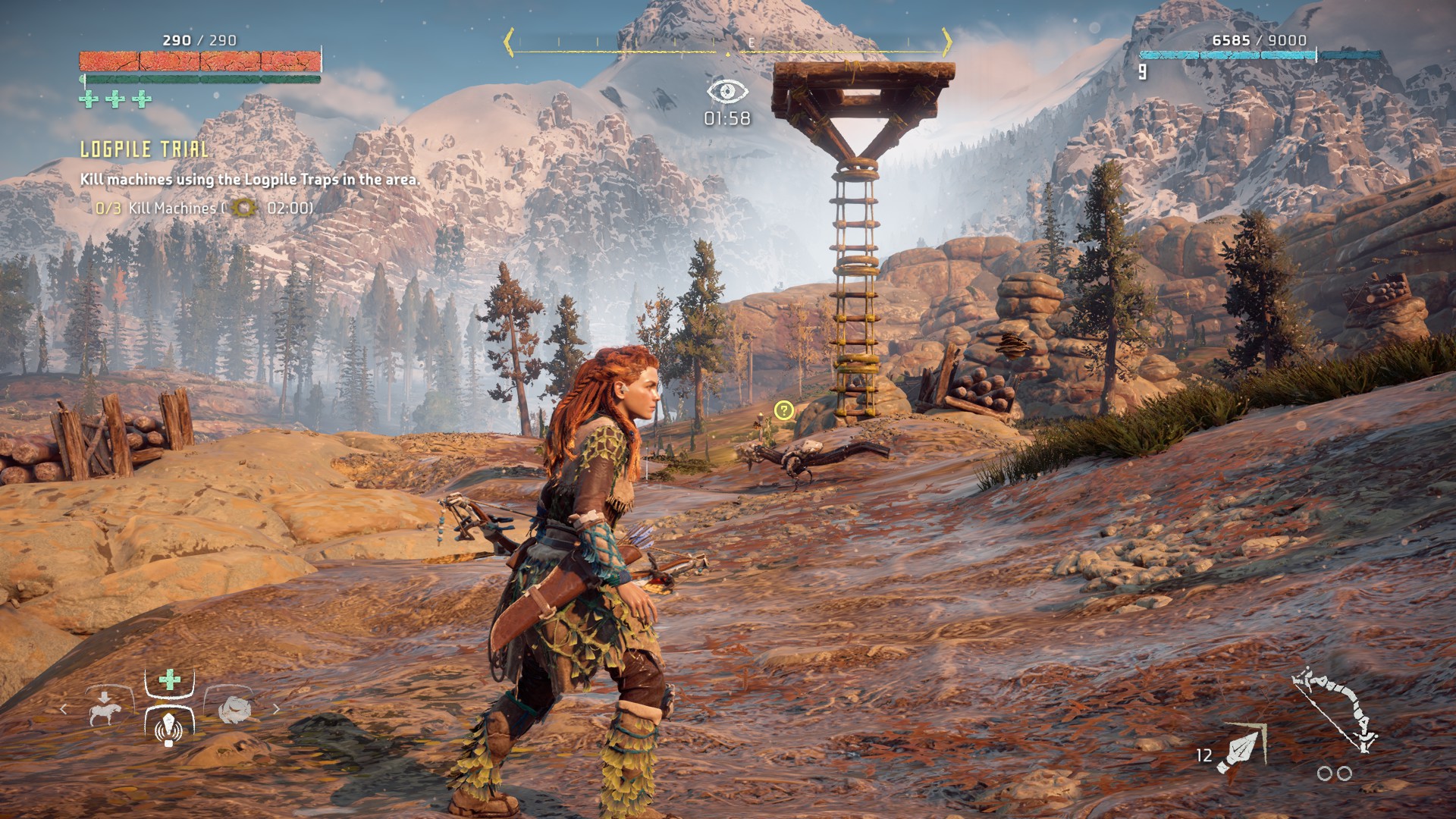
Task: Click the compass bar heading strip
Action: click(728, 44)
